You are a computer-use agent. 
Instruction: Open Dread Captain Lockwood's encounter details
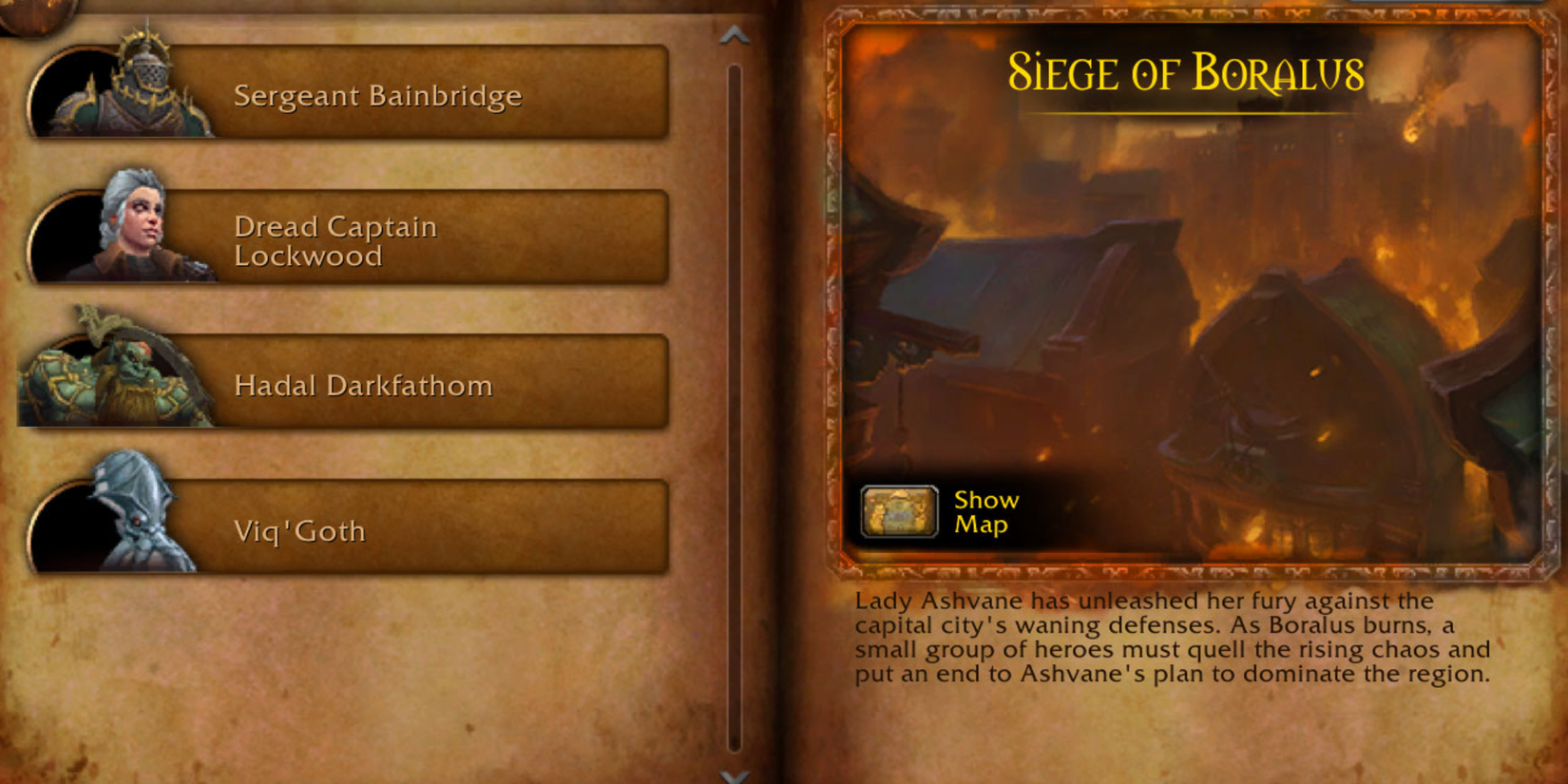[x=380, y=239]
